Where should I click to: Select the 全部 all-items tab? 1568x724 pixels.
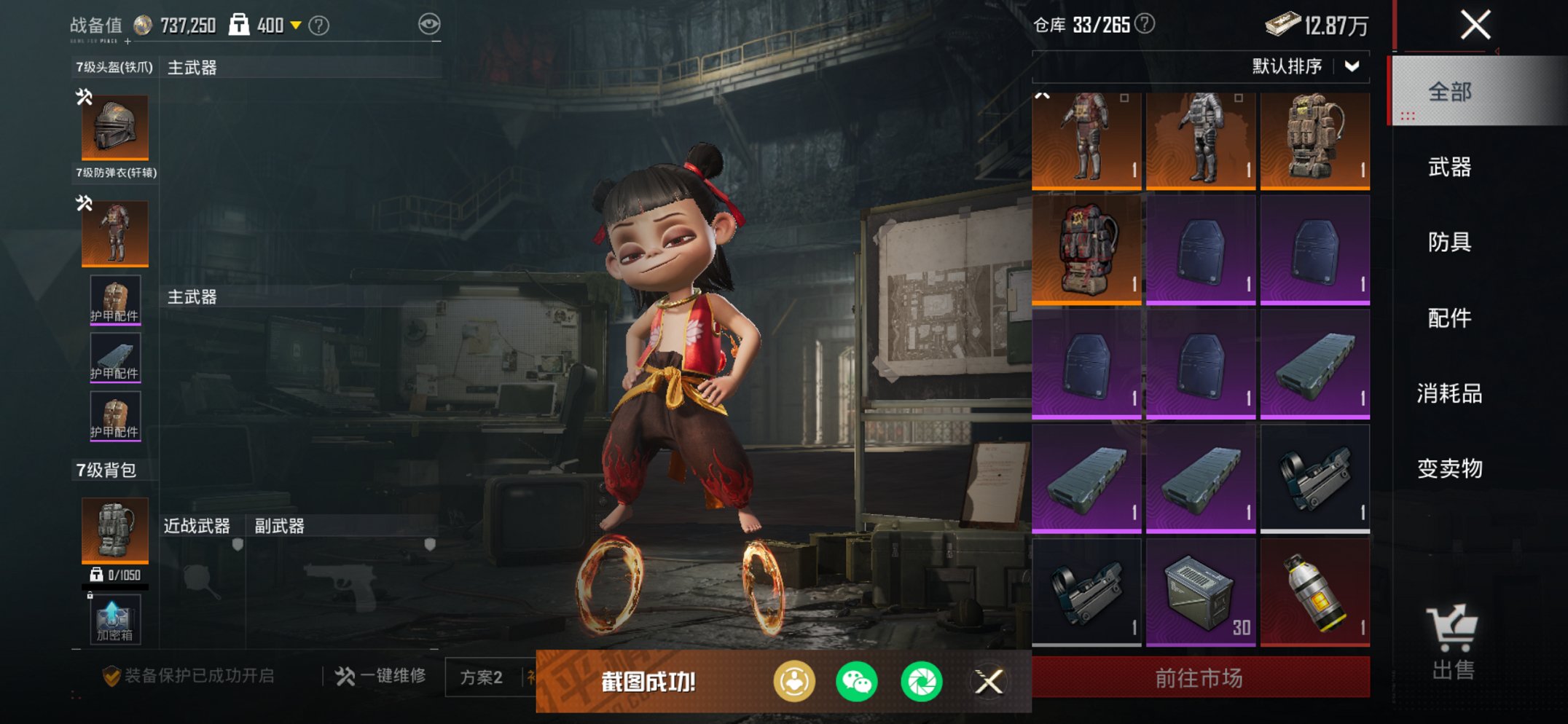(1449, 92)
